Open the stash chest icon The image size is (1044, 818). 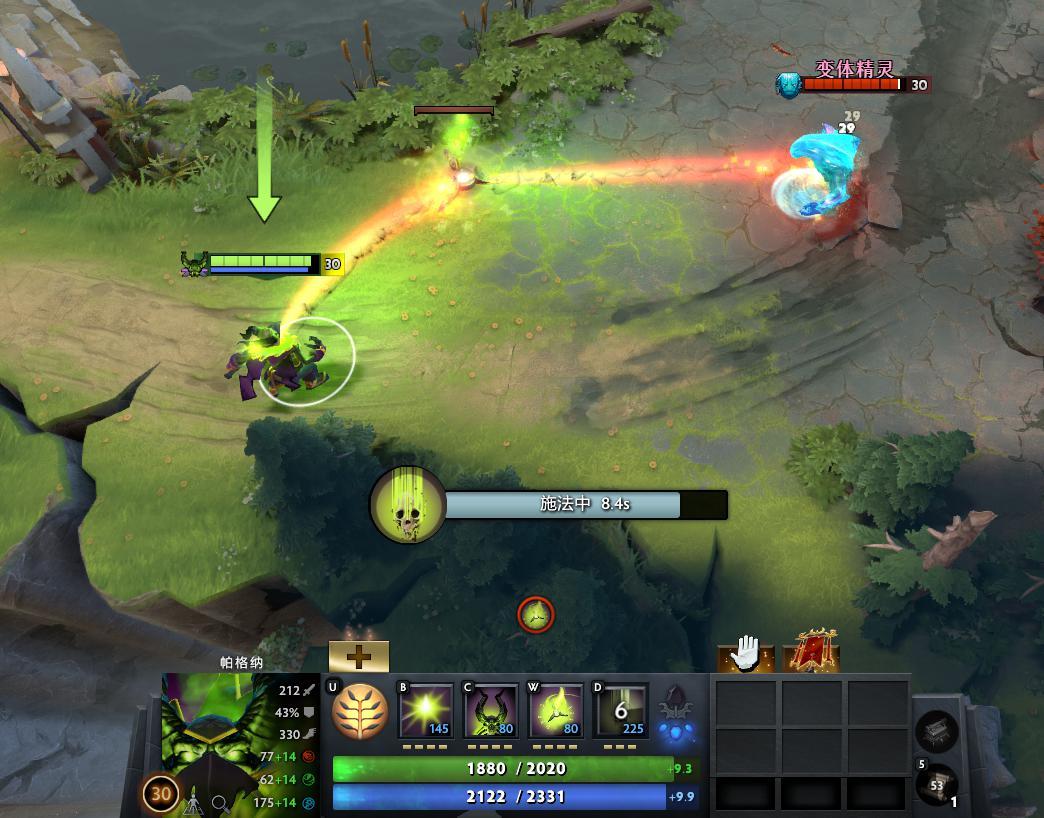[937, 731]
